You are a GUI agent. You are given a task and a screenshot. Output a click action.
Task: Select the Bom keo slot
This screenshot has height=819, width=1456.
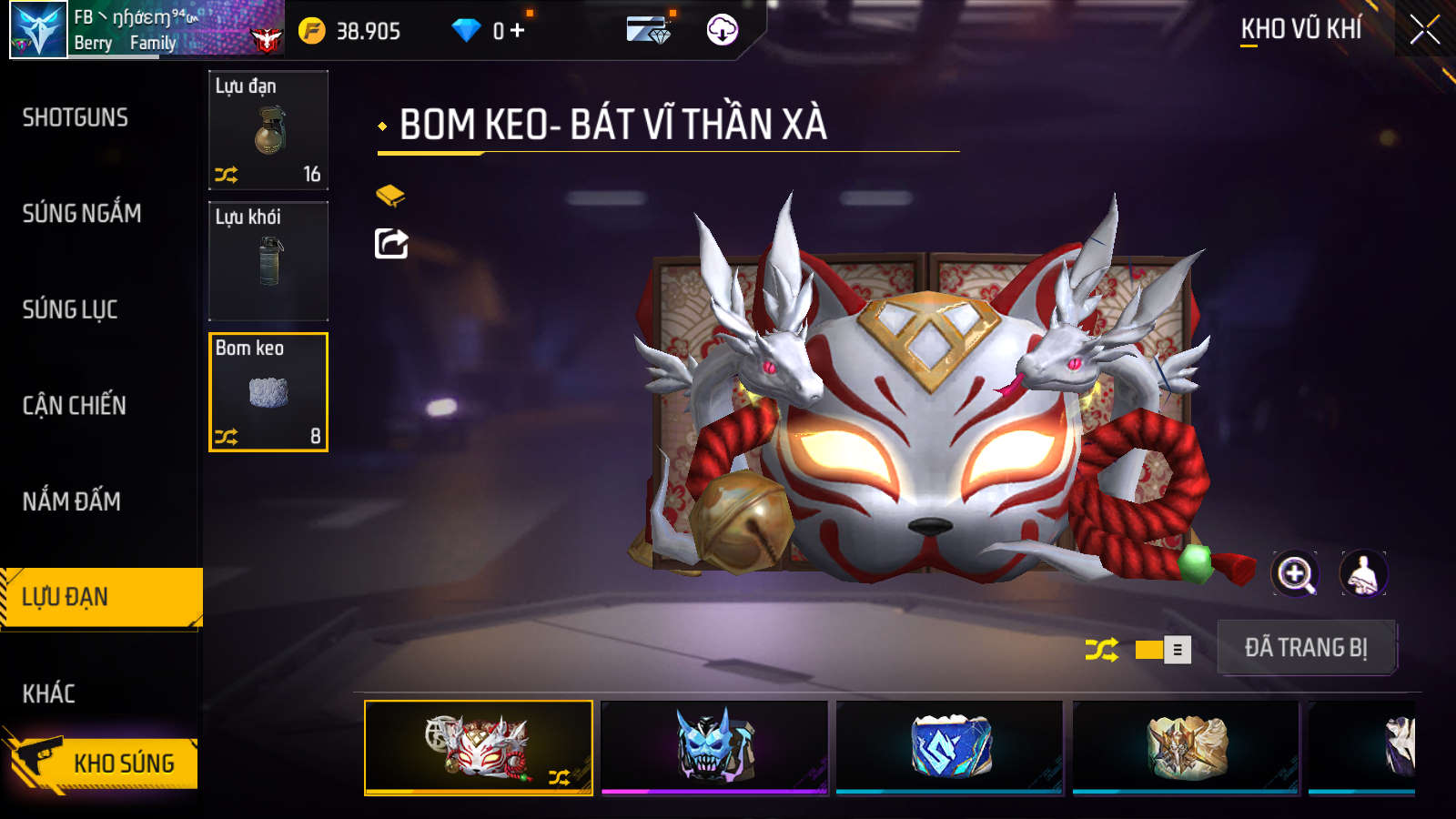point(268,392)
